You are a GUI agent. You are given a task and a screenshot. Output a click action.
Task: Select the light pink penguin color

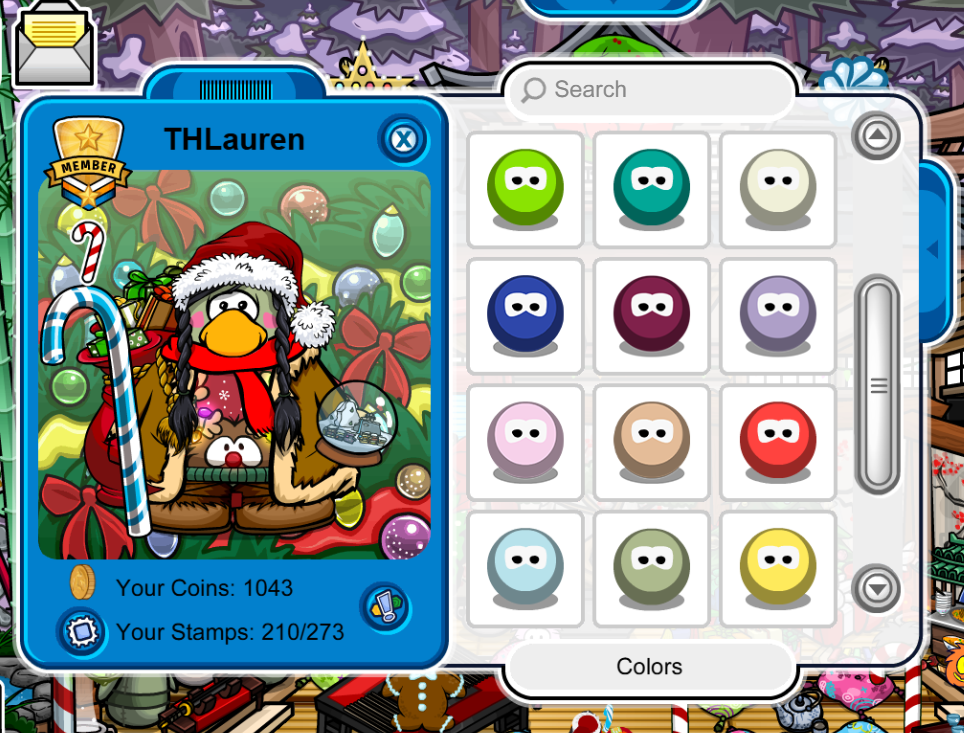pos(525,441)
